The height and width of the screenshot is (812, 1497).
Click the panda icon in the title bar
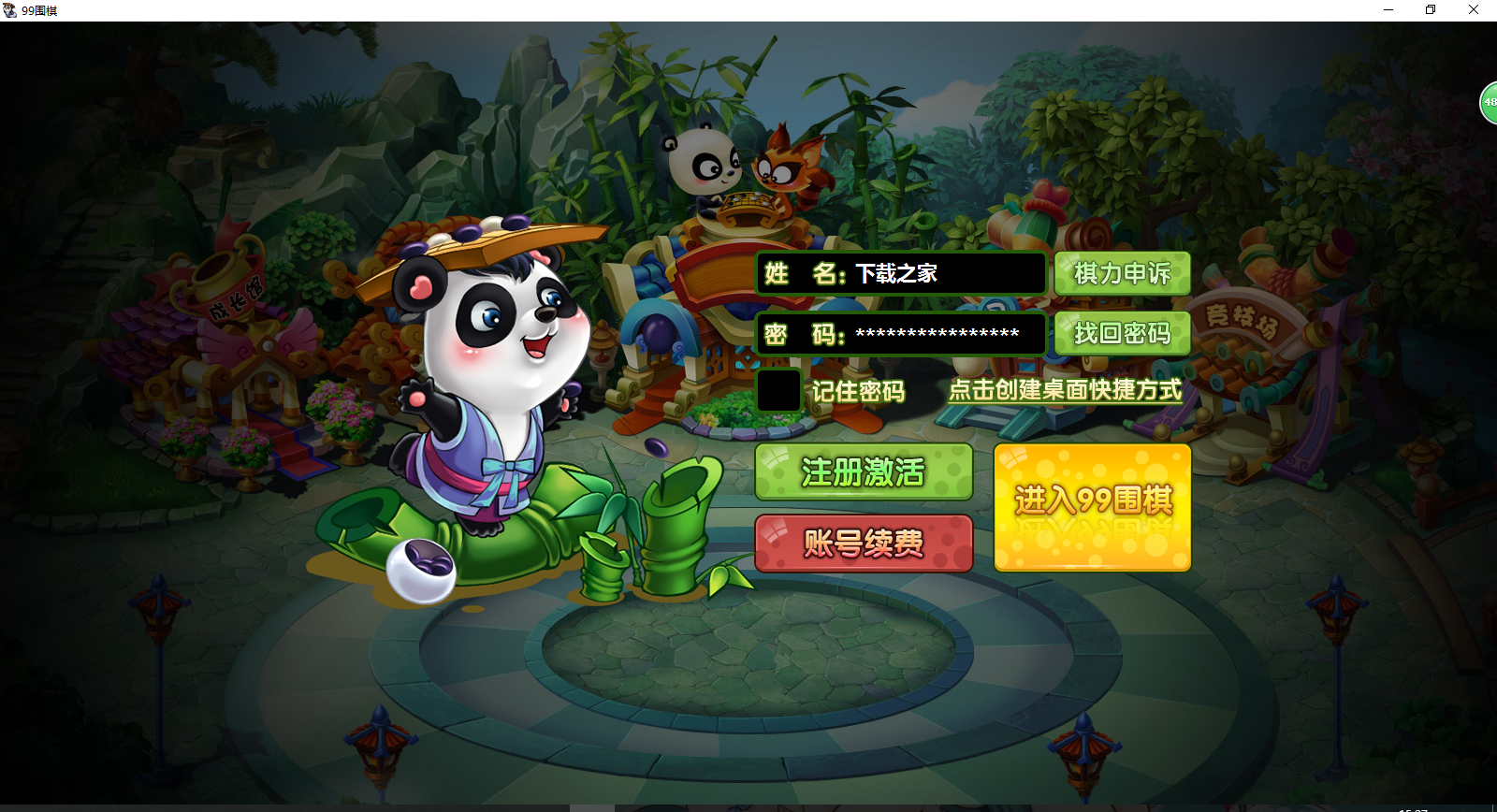pyautogui.click(x=9, y=9)
